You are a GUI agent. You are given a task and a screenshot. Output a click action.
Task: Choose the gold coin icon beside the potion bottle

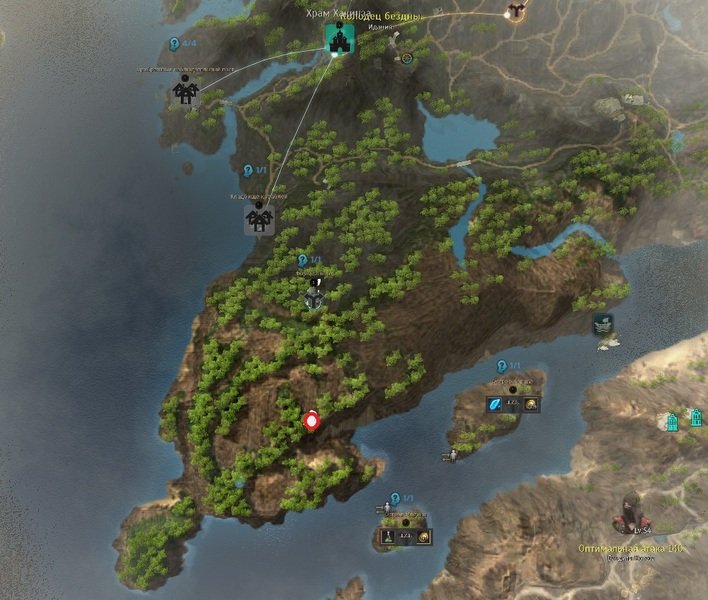point(424,537)
